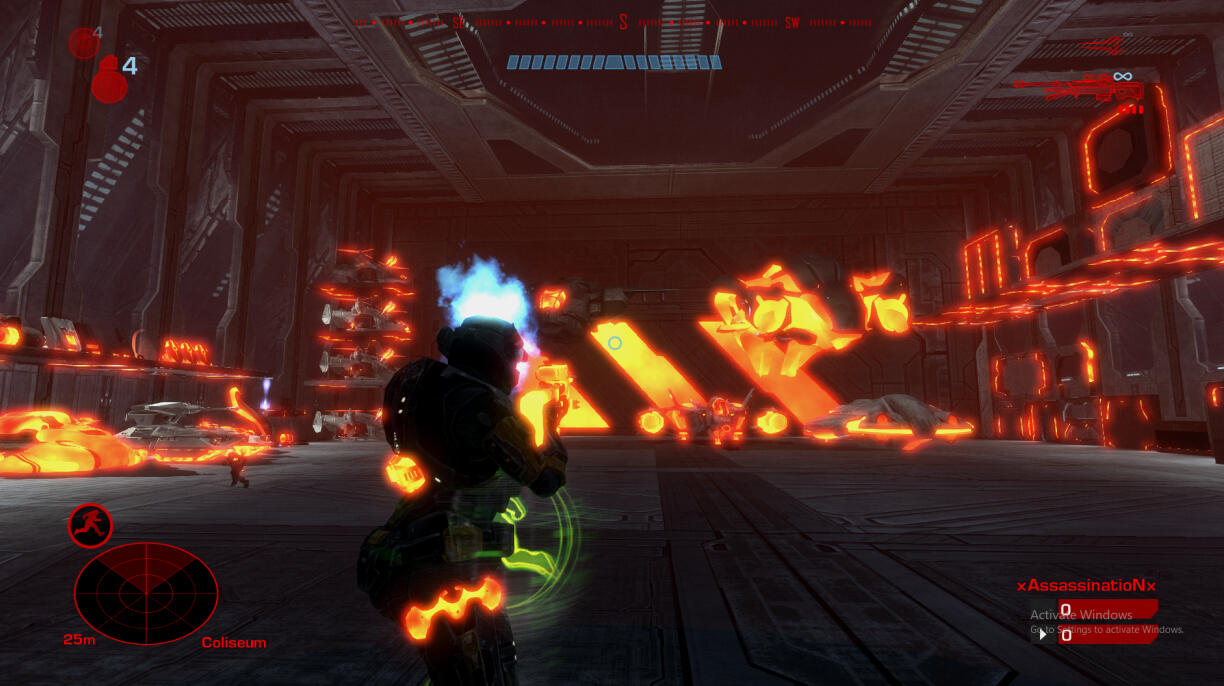Select the xAssassinatioNx player name tag
Viewport: 1224px width, 686px height.
[1086, 585]
